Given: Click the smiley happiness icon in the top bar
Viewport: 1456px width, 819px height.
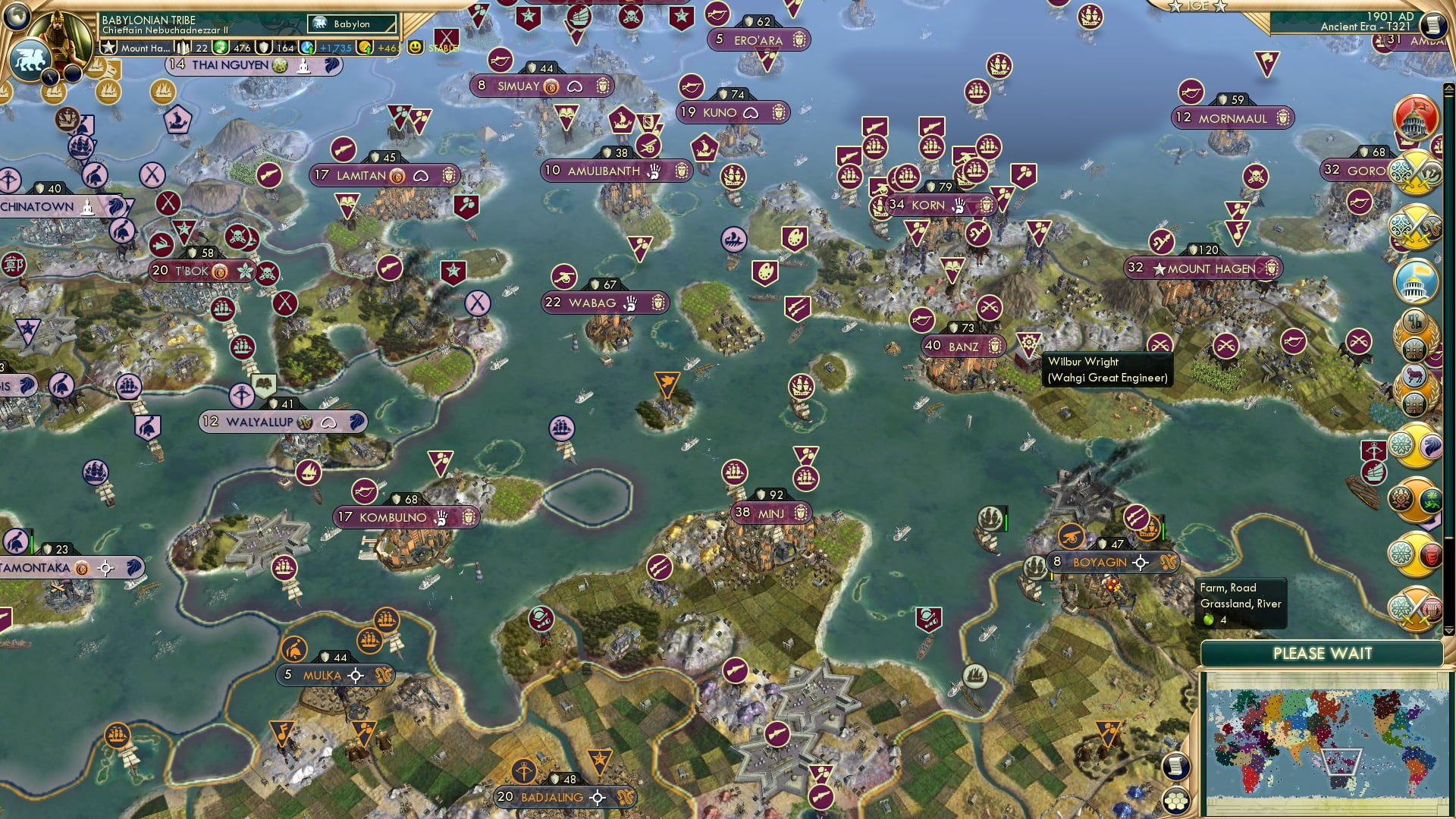Looking at the screenshot, I should pyautogui.click(x=414, y=46).
